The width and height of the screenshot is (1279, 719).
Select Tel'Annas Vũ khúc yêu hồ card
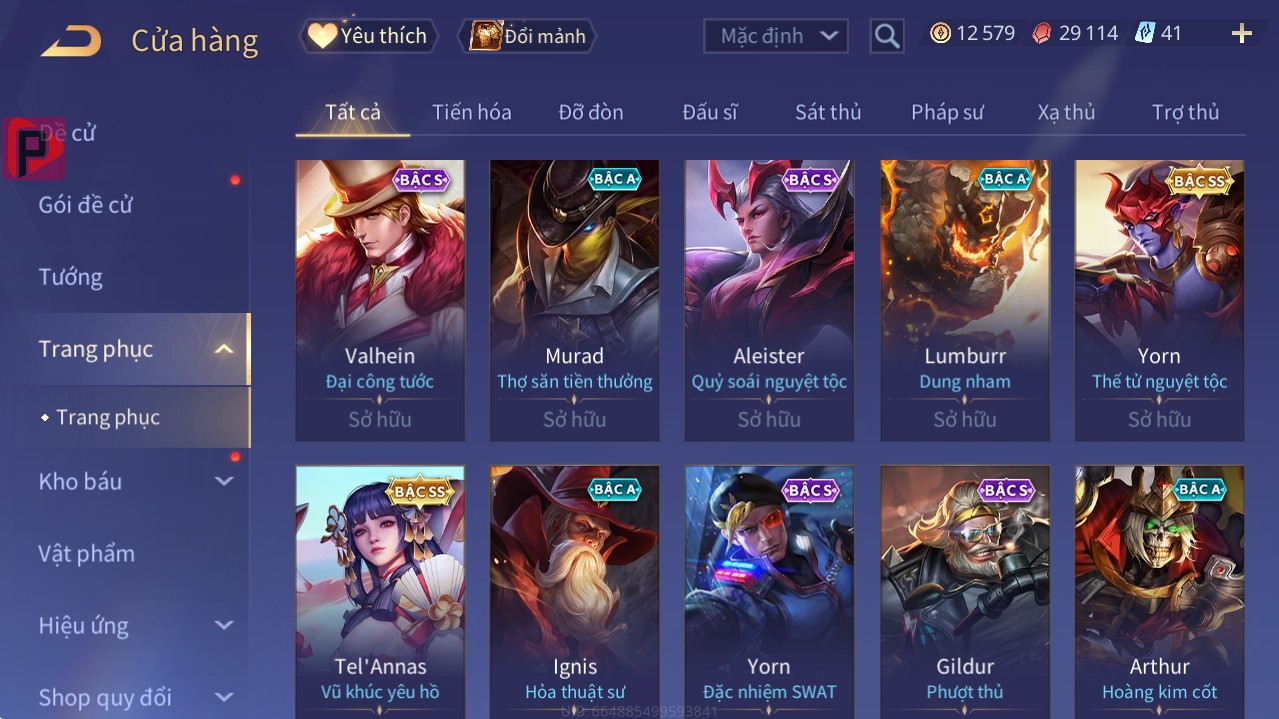coord(380,590)
